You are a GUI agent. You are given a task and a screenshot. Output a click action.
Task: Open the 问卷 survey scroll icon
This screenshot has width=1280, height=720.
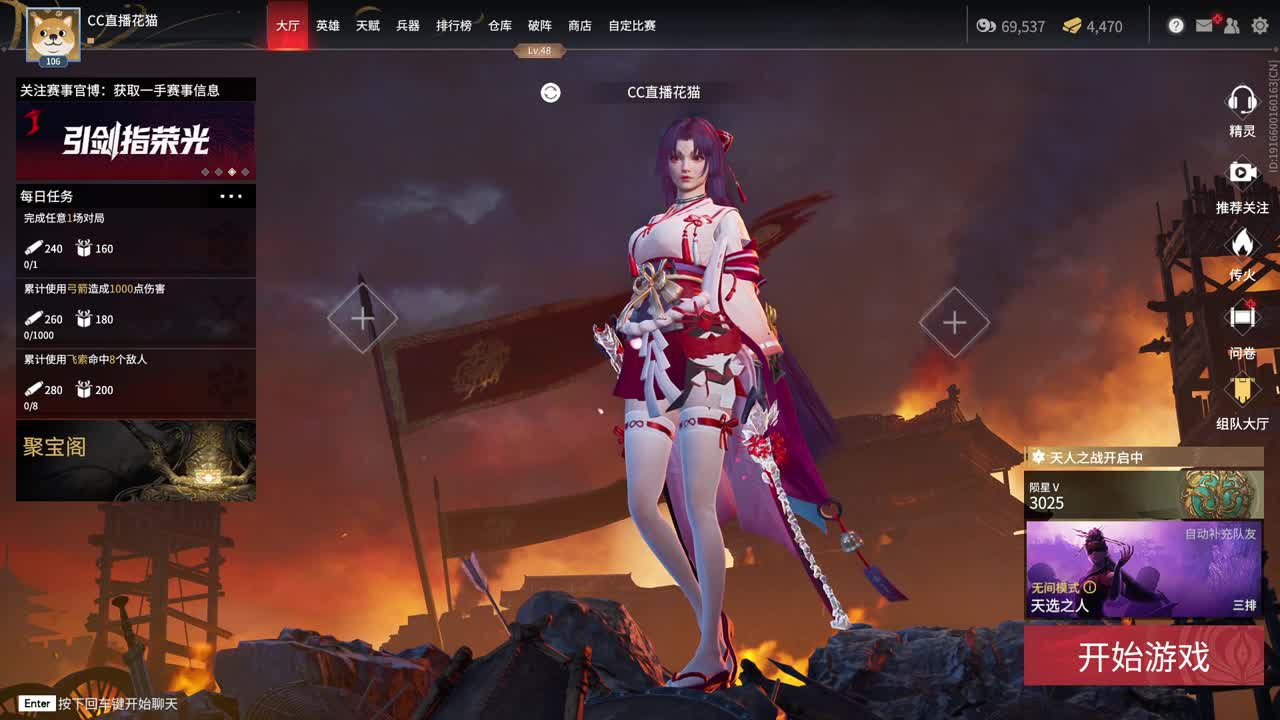pyautogui.click(x=1241, y=316)
